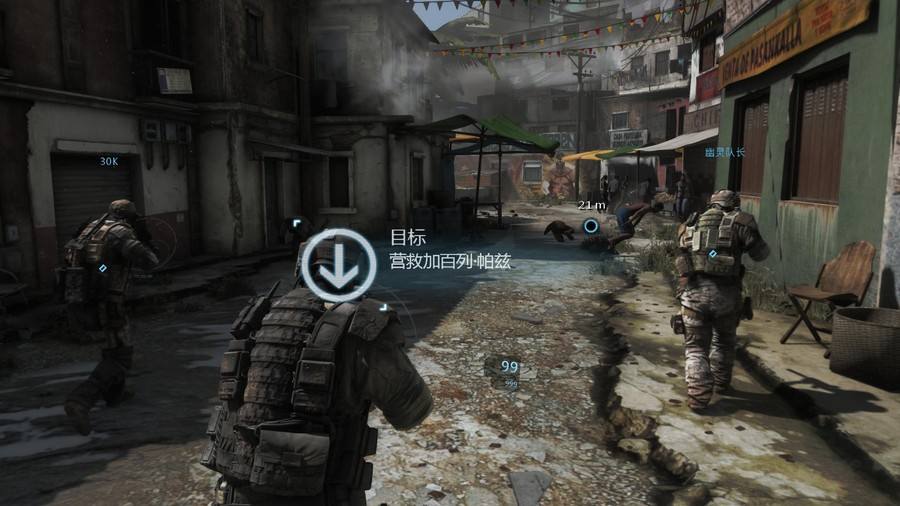Click the objective down-arrow circle icon

tap(338, 266)
